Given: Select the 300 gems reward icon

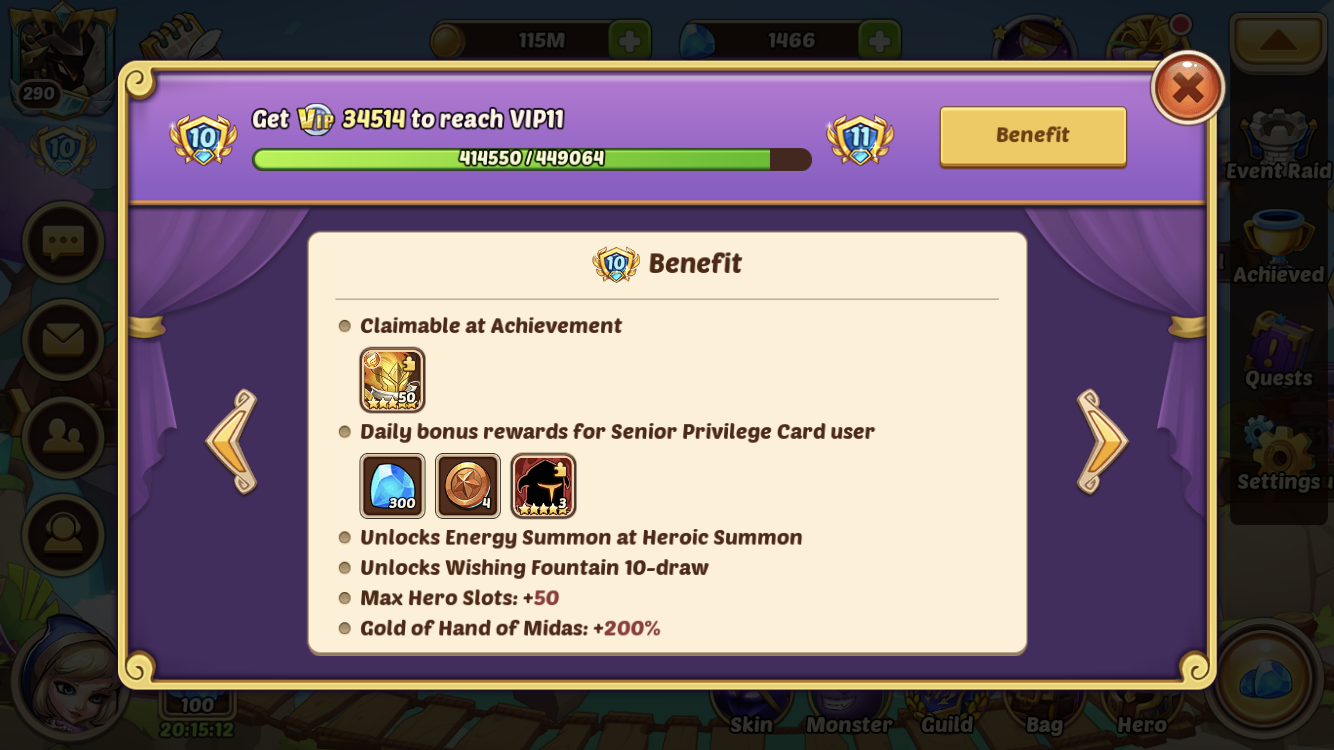Looking at the screenshot, I should click(392, 486).
